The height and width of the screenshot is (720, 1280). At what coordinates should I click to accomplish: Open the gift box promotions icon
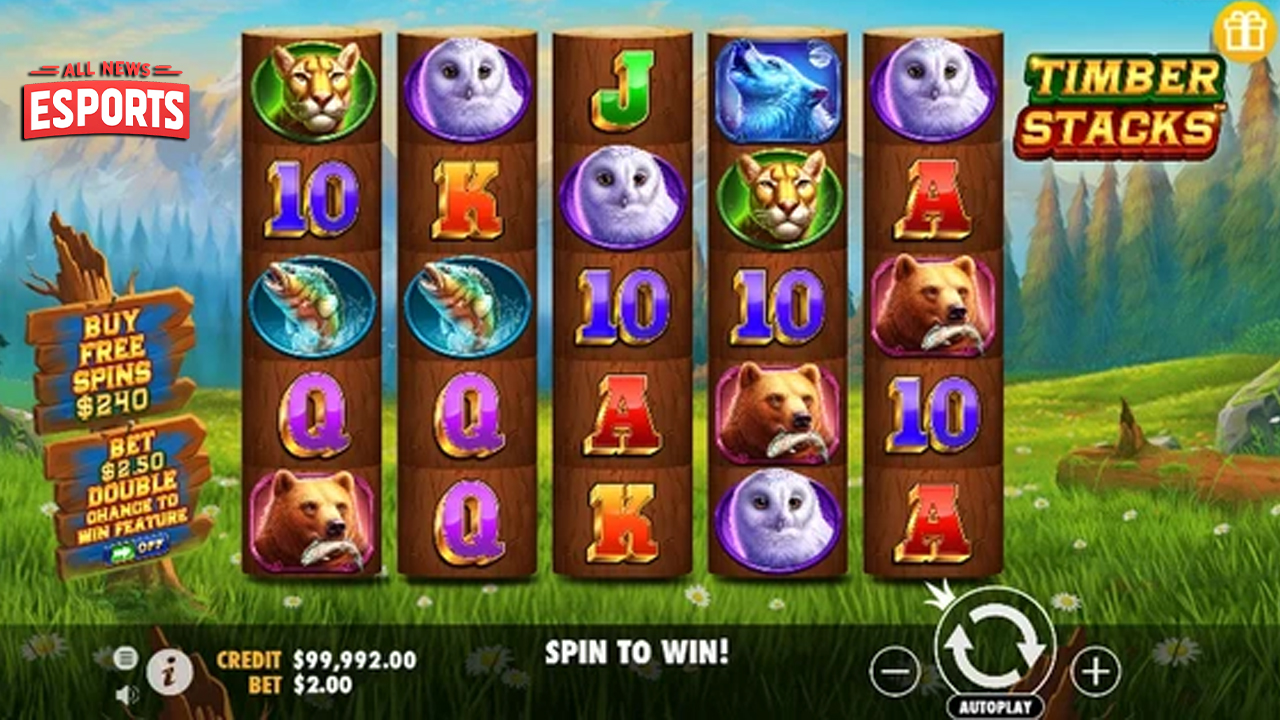1245,33
